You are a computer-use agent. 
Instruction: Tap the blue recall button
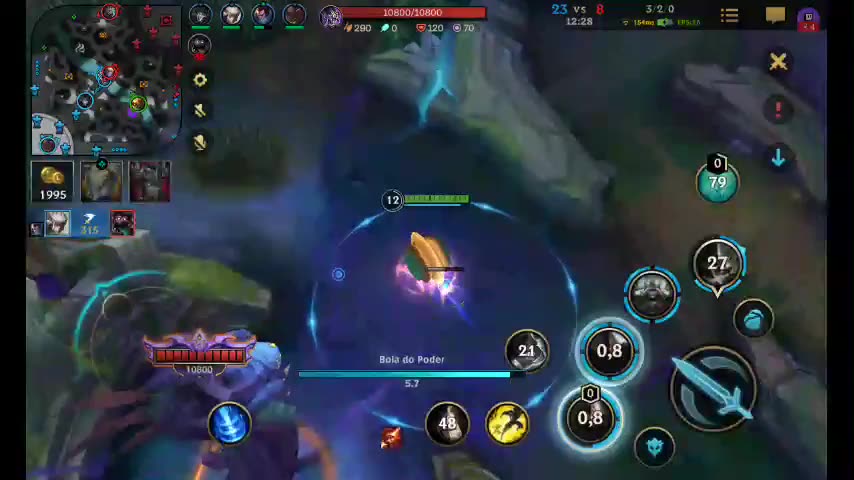pyautogui.click(x=229, y=423)
